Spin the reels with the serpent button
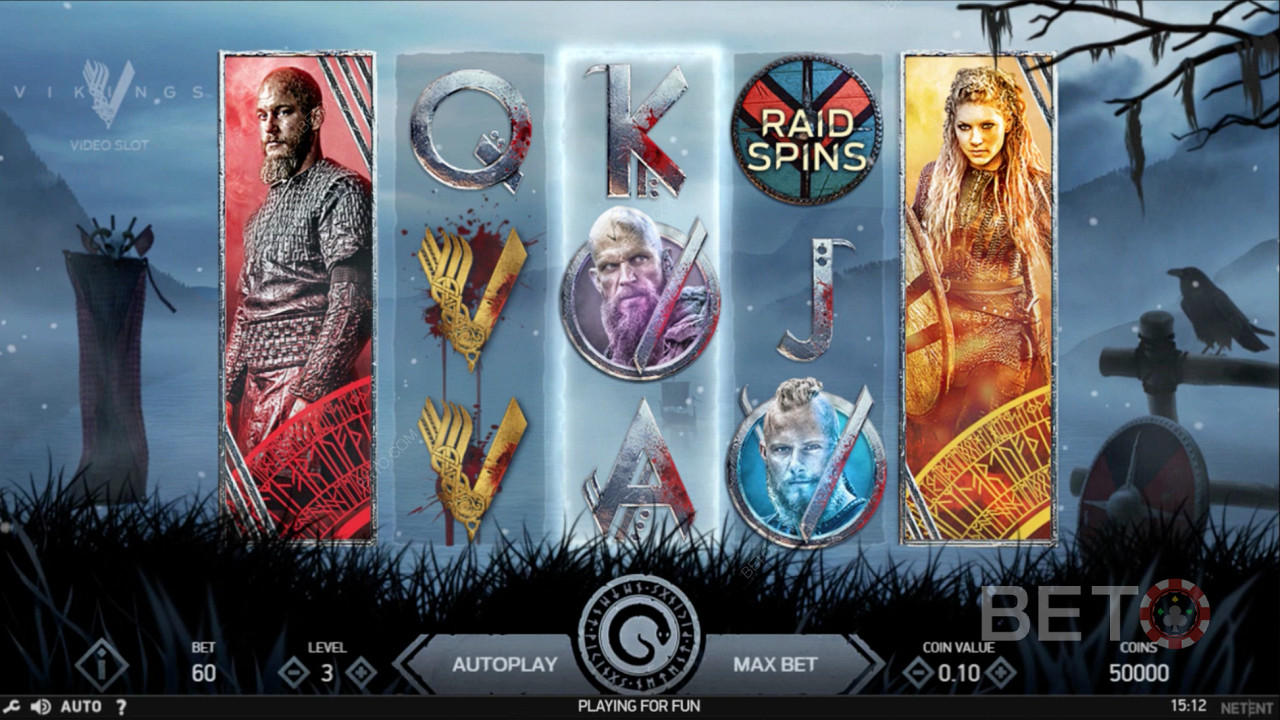 (x=639, y=634)
